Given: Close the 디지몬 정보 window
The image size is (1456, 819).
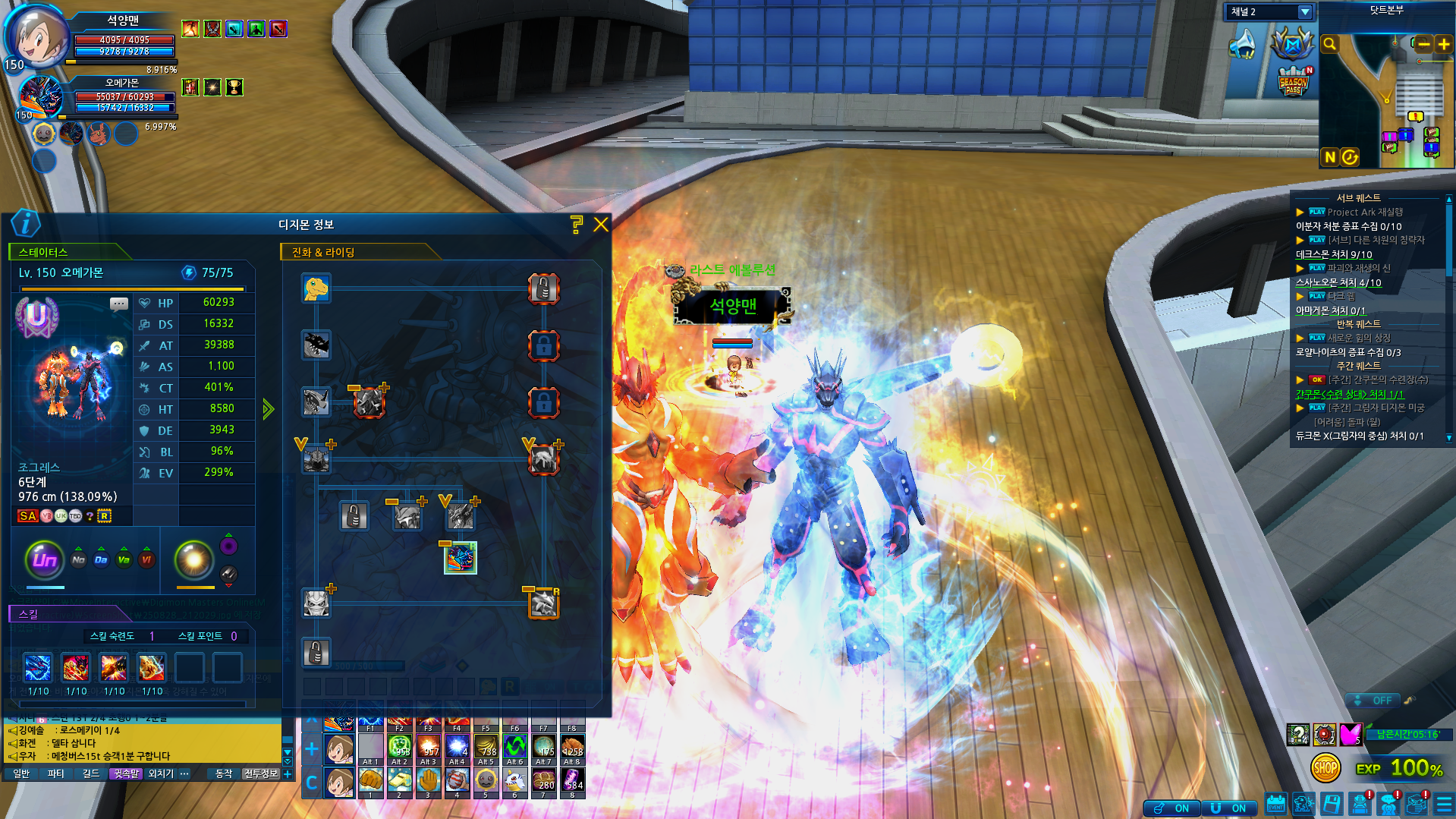Looking at the screenshot, I should click(x=601, y=225).
